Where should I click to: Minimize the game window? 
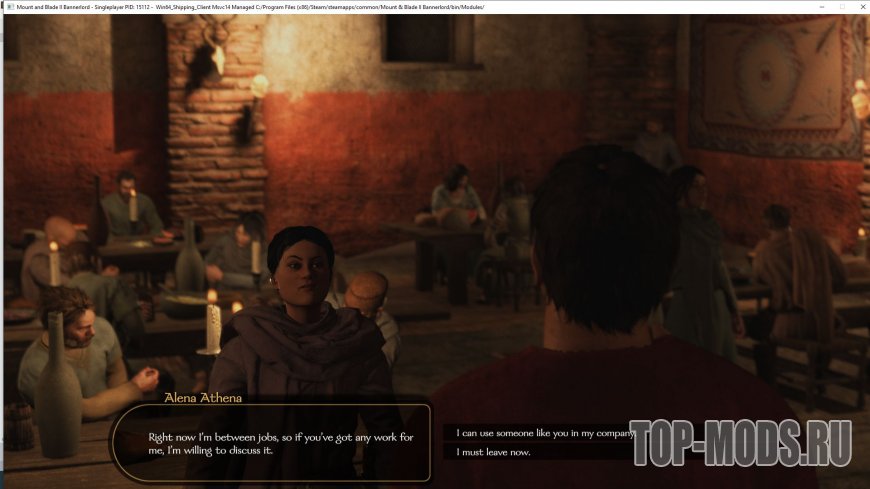[x=822, y=7]
